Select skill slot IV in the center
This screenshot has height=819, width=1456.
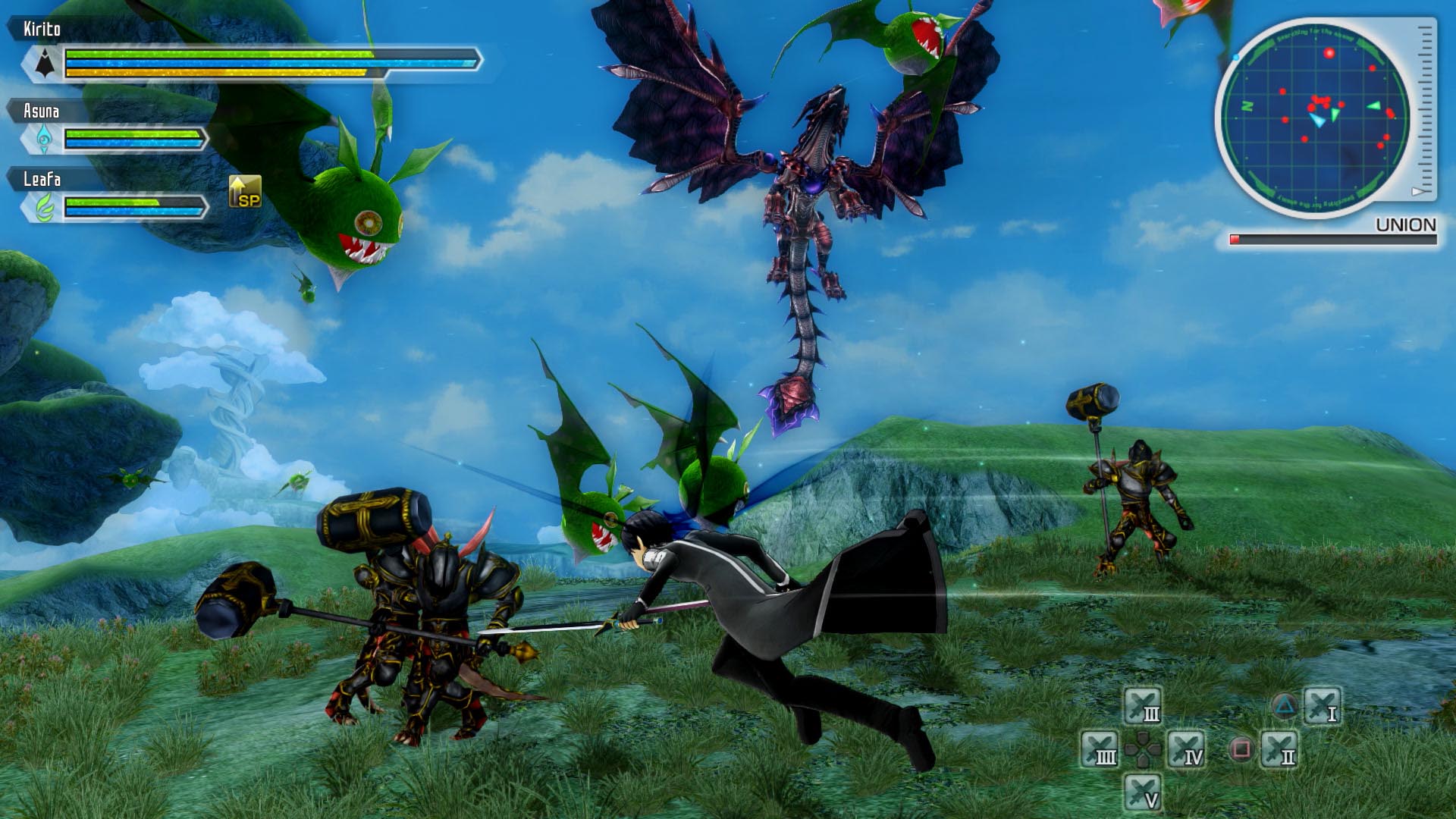[1186, 751]
